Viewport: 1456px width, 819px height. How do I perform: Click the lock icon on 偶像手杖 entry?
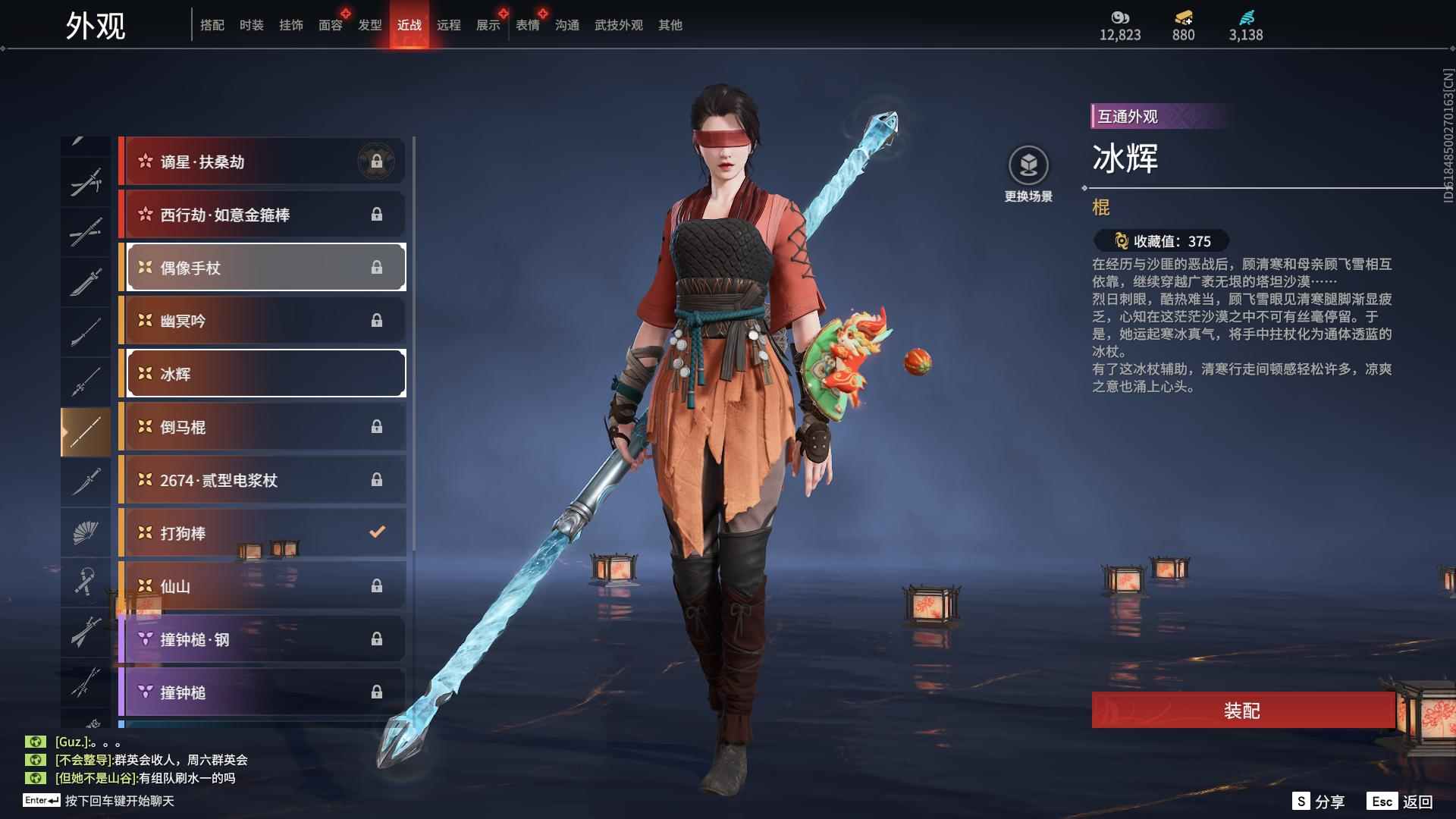point(378,268)
